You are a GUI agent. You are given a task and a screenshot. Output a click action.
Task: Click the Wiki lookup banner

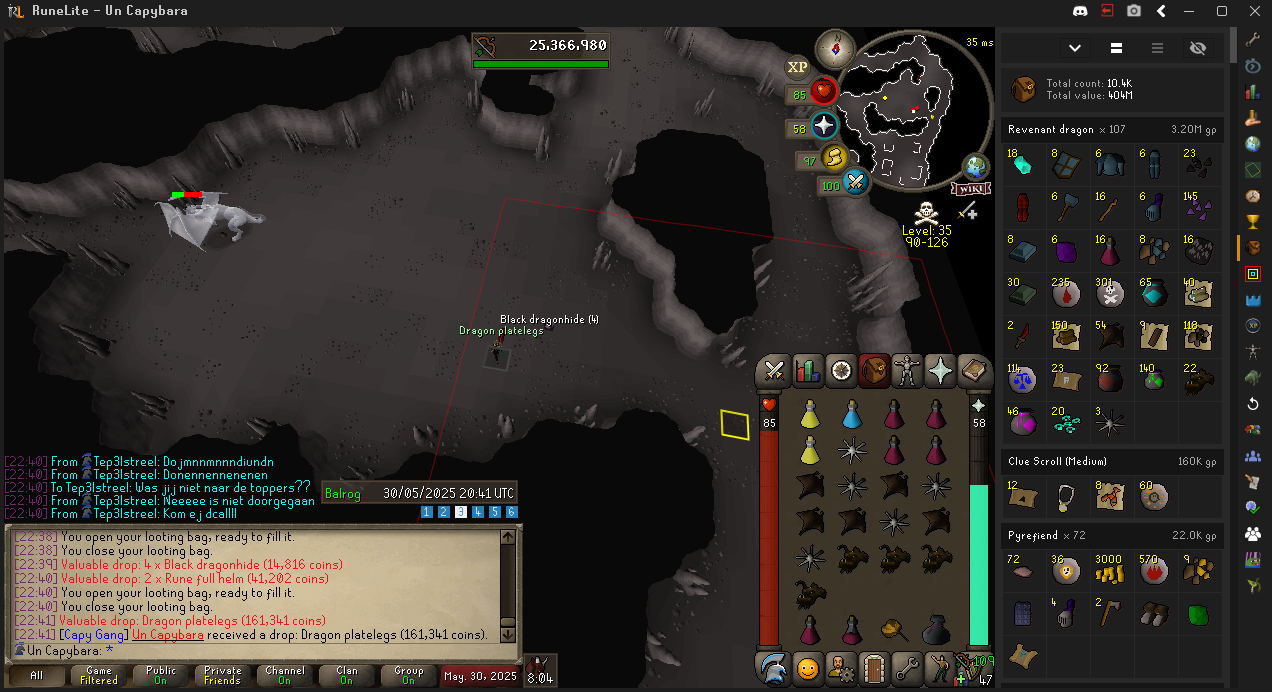coord(971,189)
